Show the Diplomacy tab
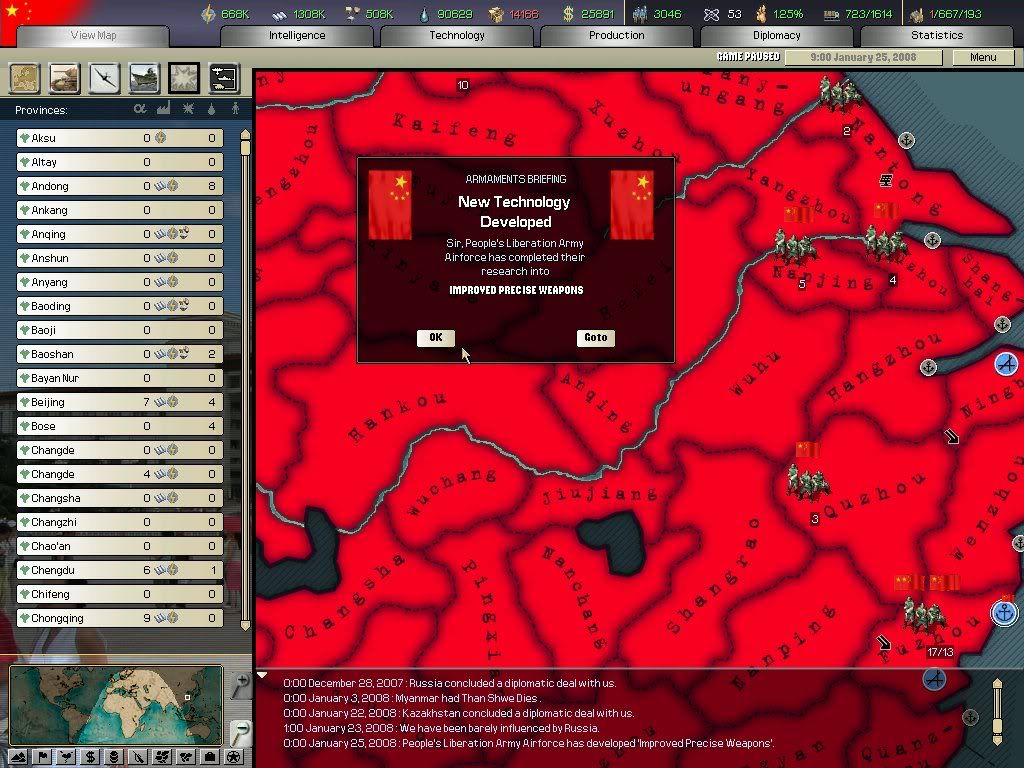 tap(777, 35)
